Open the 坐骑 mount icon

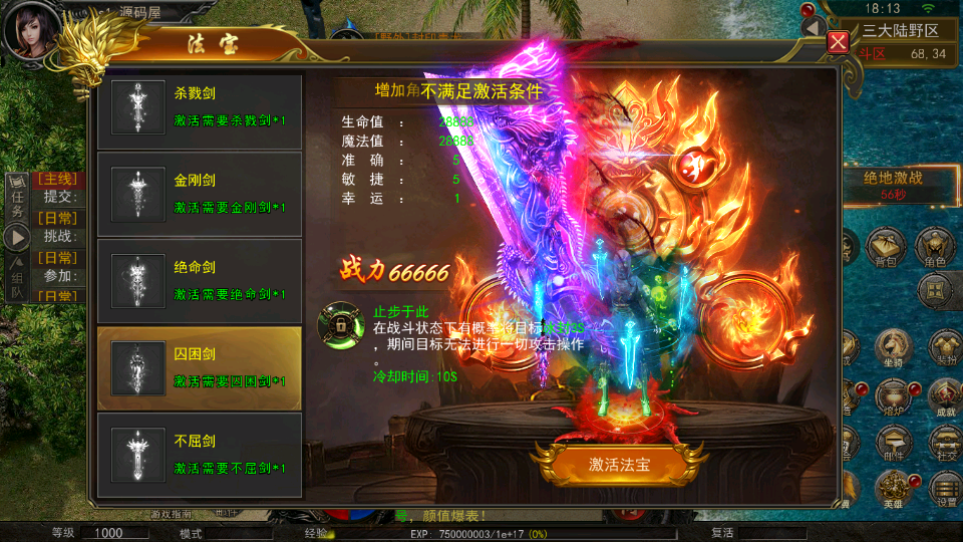click(893, 347)
